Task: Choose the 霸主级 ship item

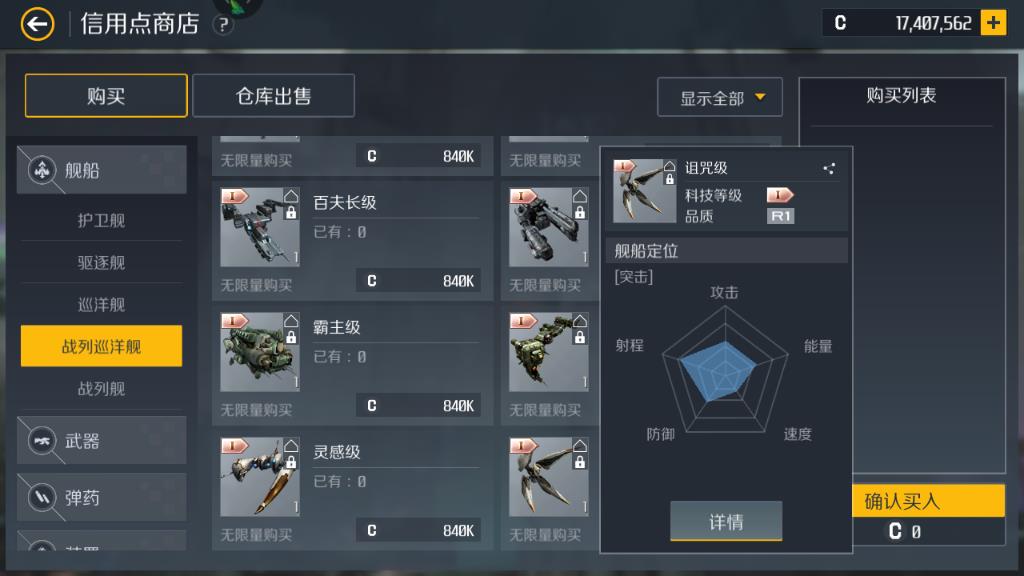Action: coord(350,363)
